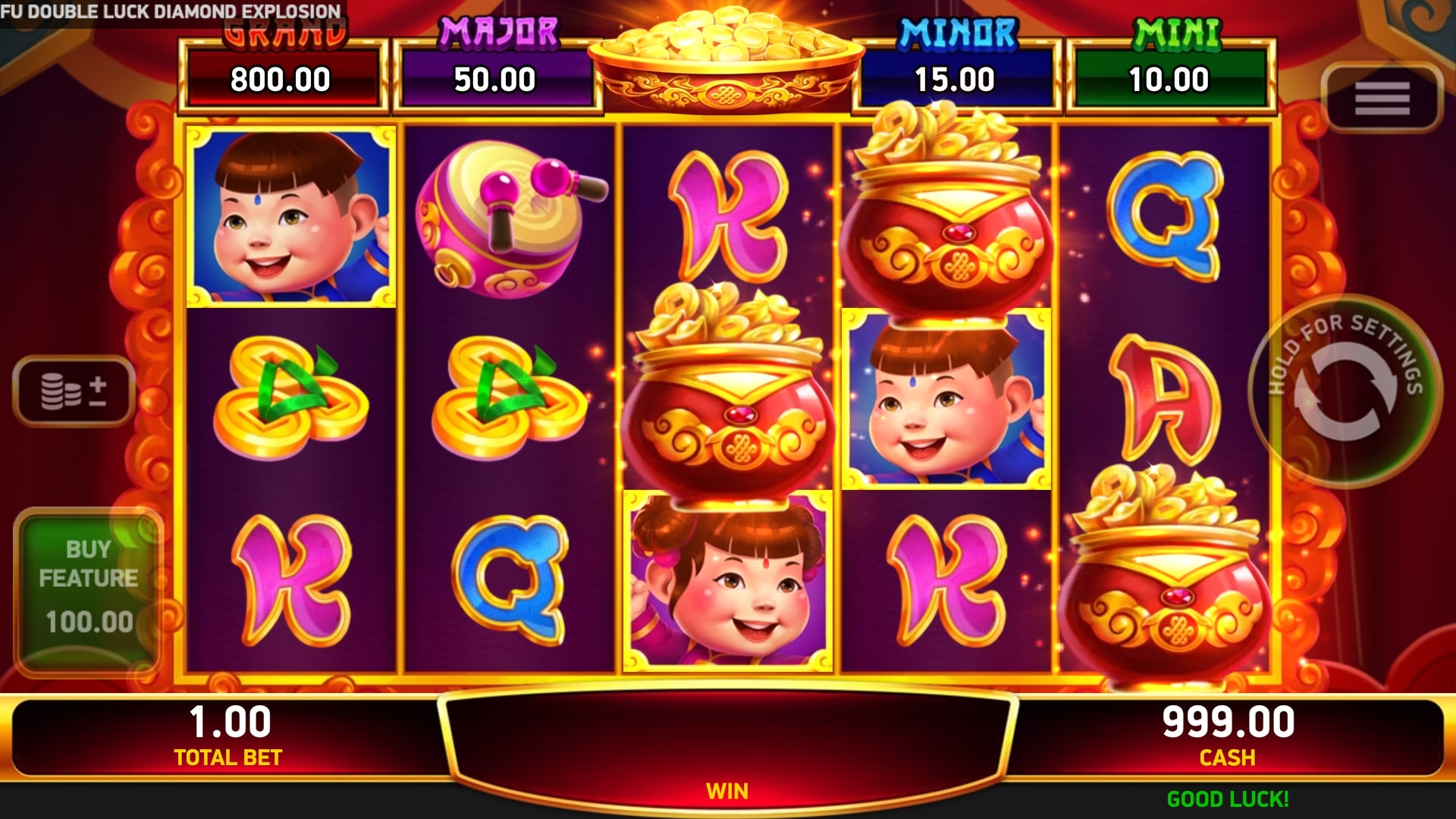
Task: Spin the reels with the circular arrow button
Action: (1345, 391)
